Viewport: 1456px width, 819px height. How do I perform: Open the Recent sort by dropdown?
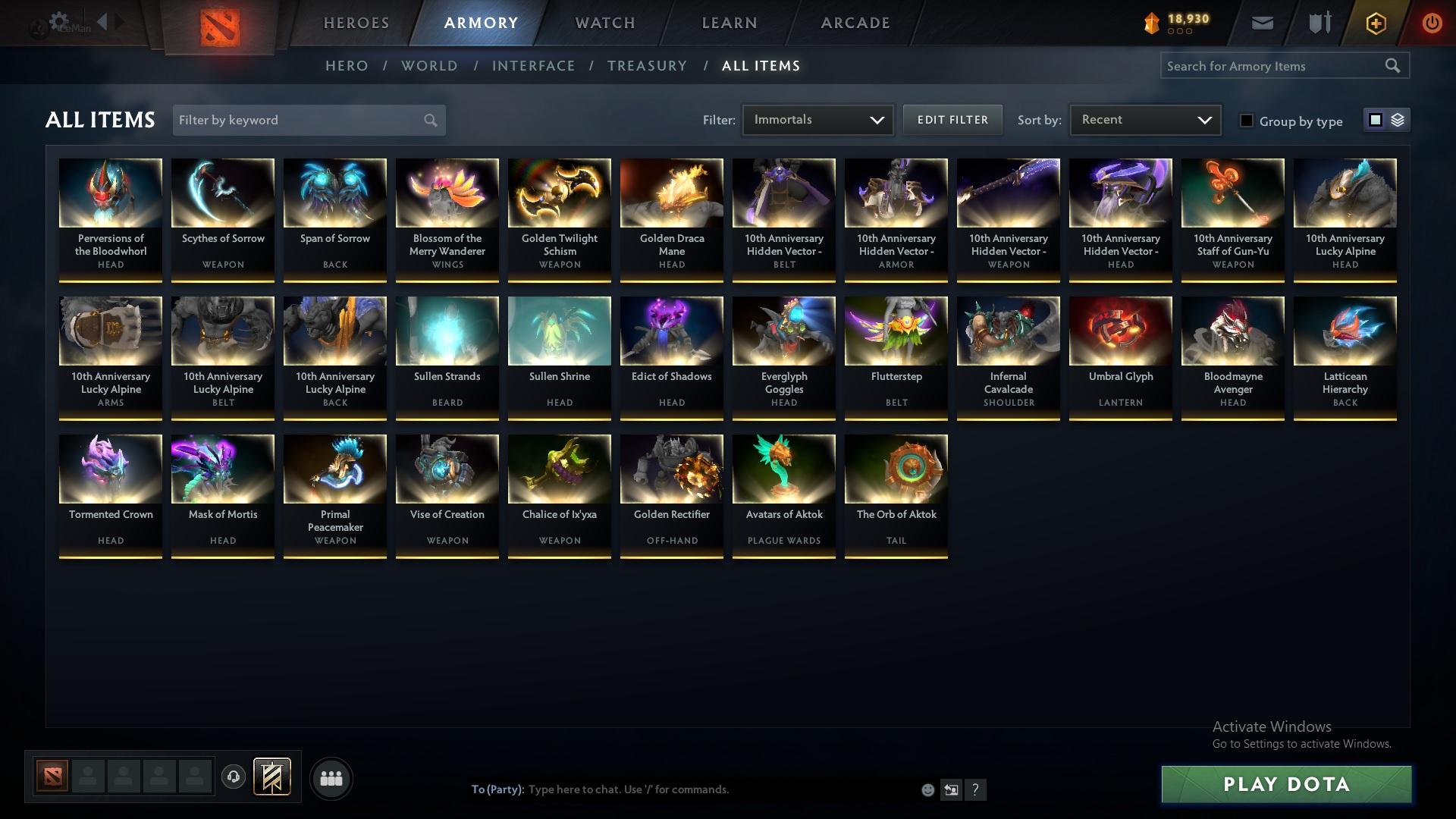(x=1145, y=119)
